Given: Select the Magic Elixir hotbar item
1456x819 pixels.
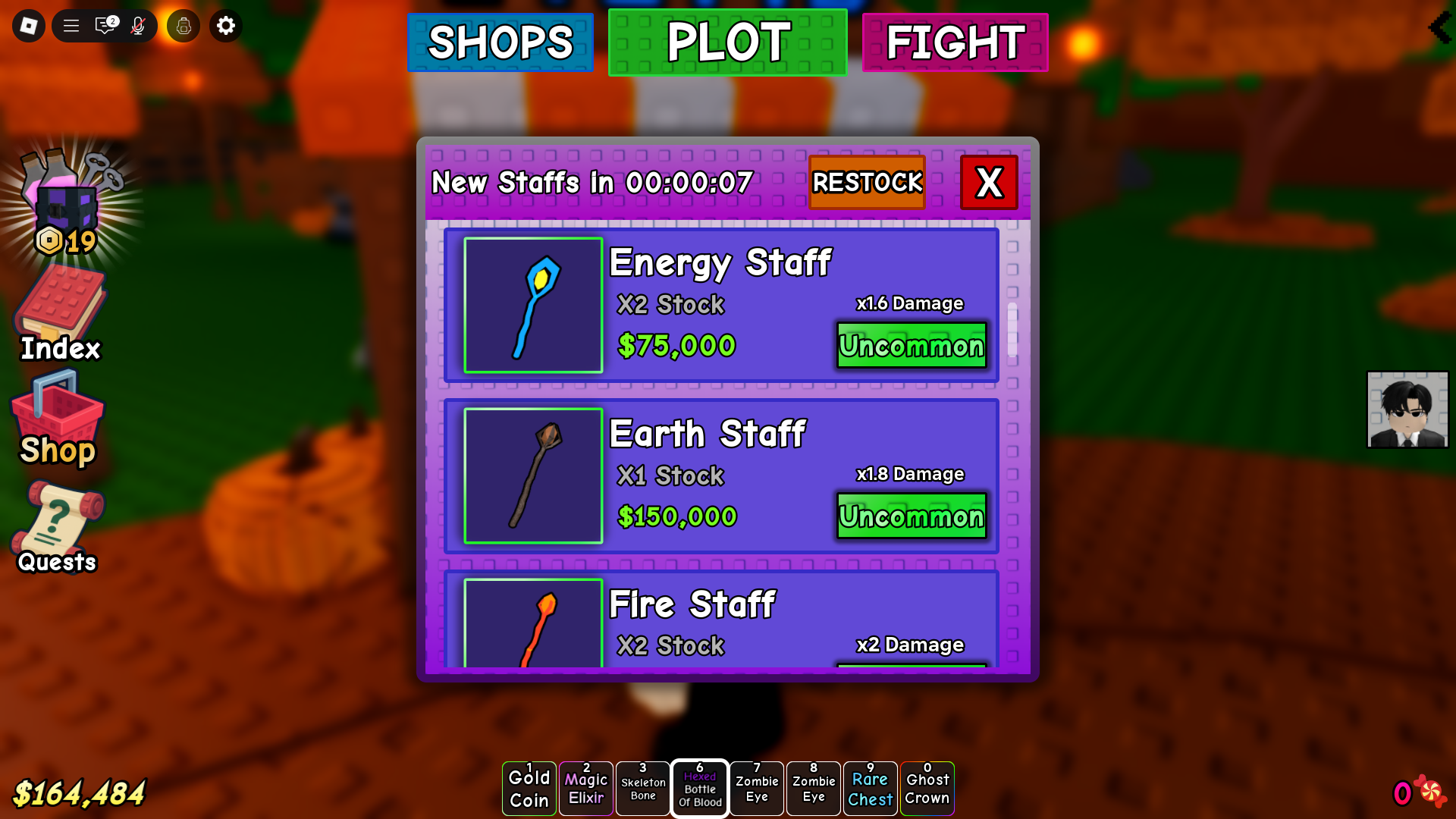Looking at the screenshot, I should pos(585,788).
